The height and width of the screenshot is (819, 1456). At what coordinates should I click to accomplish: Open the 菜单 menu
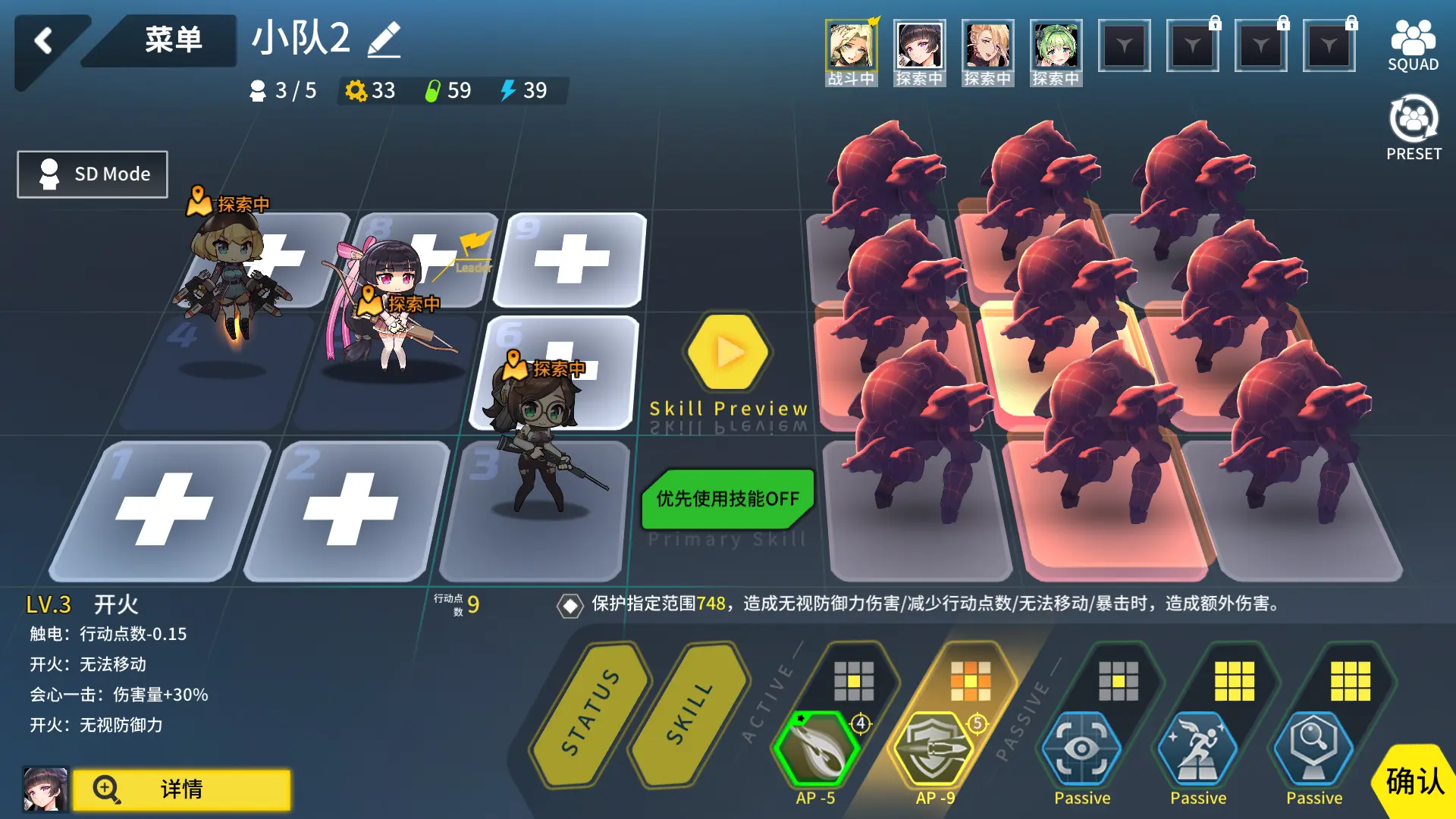pyautogui.click(x=173, y=41)
